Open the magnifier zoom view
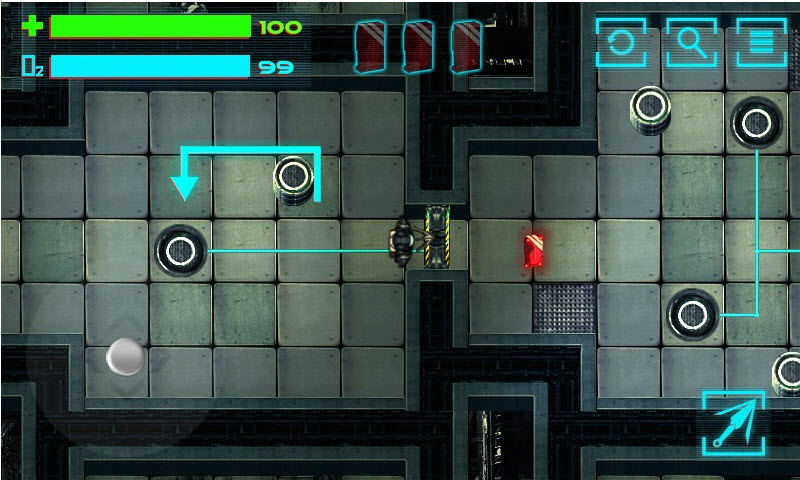The height and width of the screenshot is (480, 800). pos(691,43)
